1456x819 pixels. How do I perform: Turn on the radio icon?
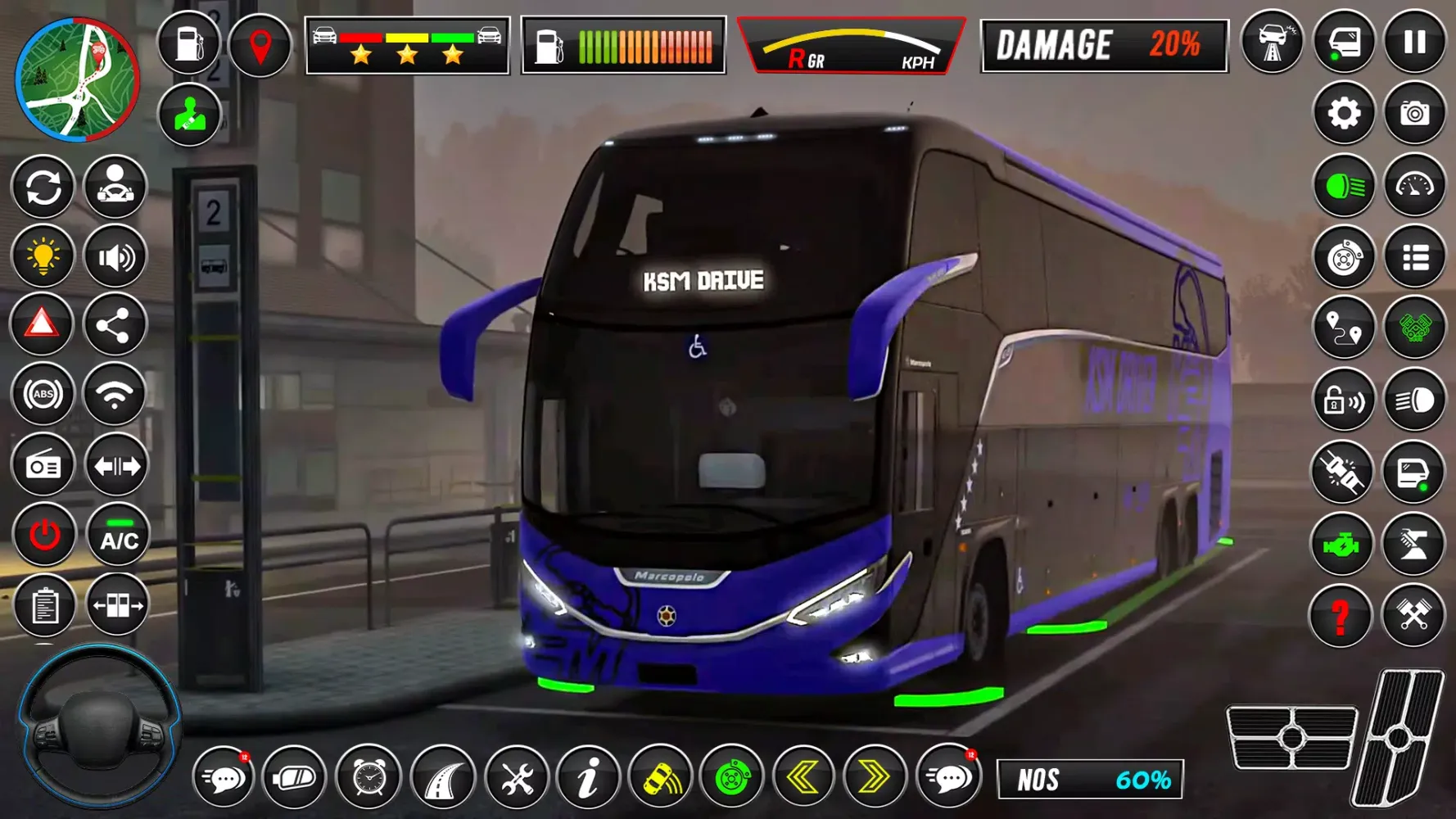click(x=43, y=466)
